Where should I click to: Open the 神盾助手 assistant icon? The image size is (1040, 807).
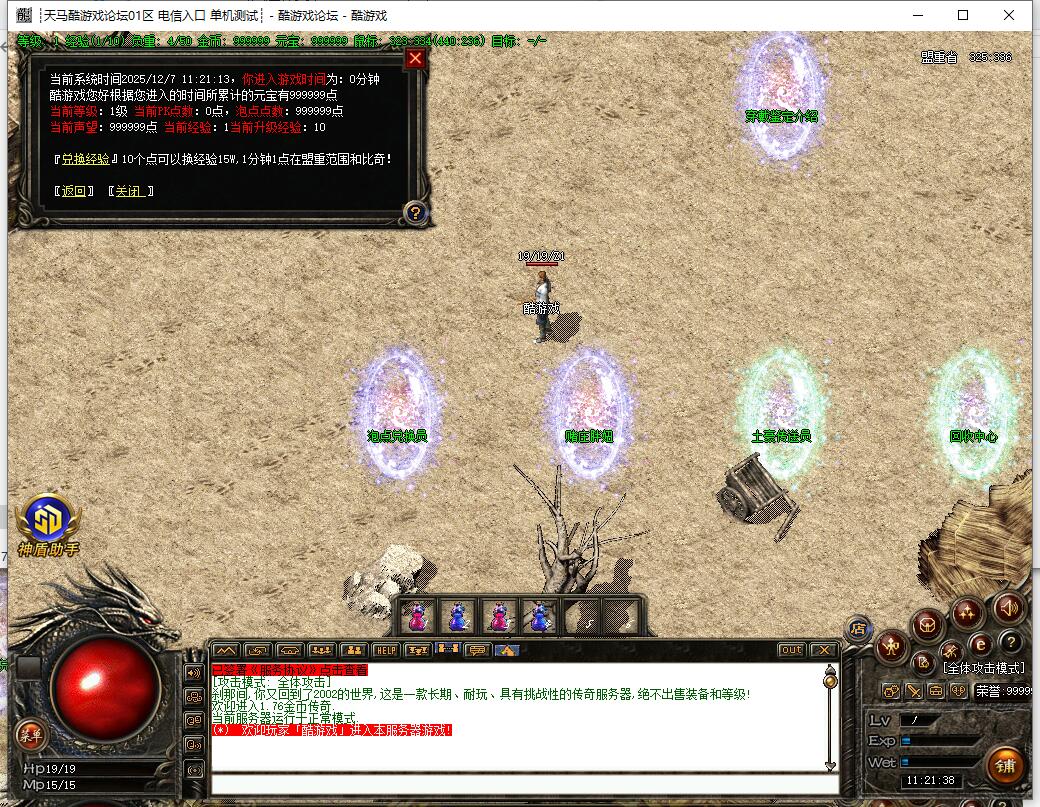point(47,518)
